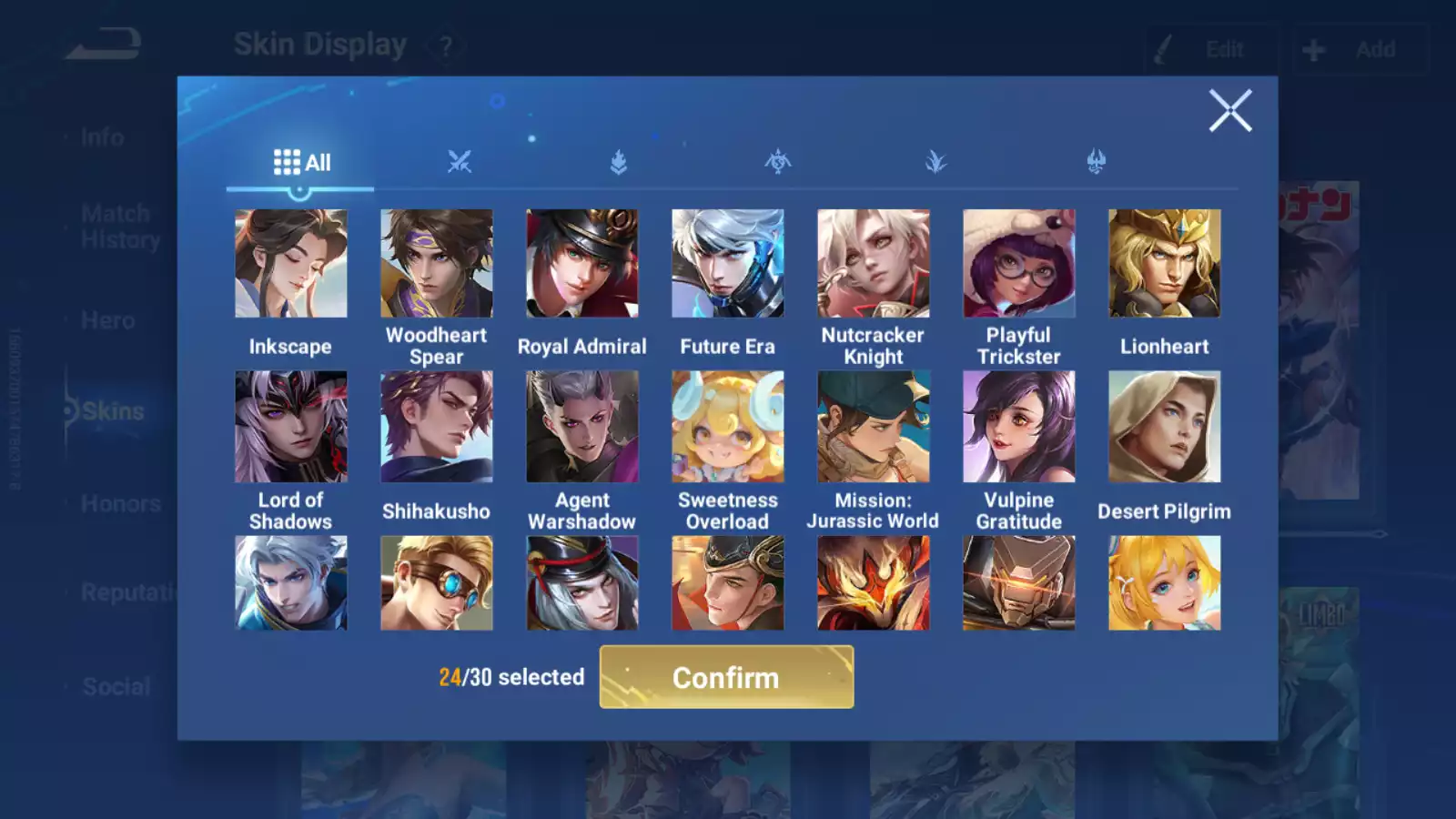Filter skins by the crossed swords tab
Image resolution: width=1456 pixels, height=819 pixels.
(x=460, y=163)
